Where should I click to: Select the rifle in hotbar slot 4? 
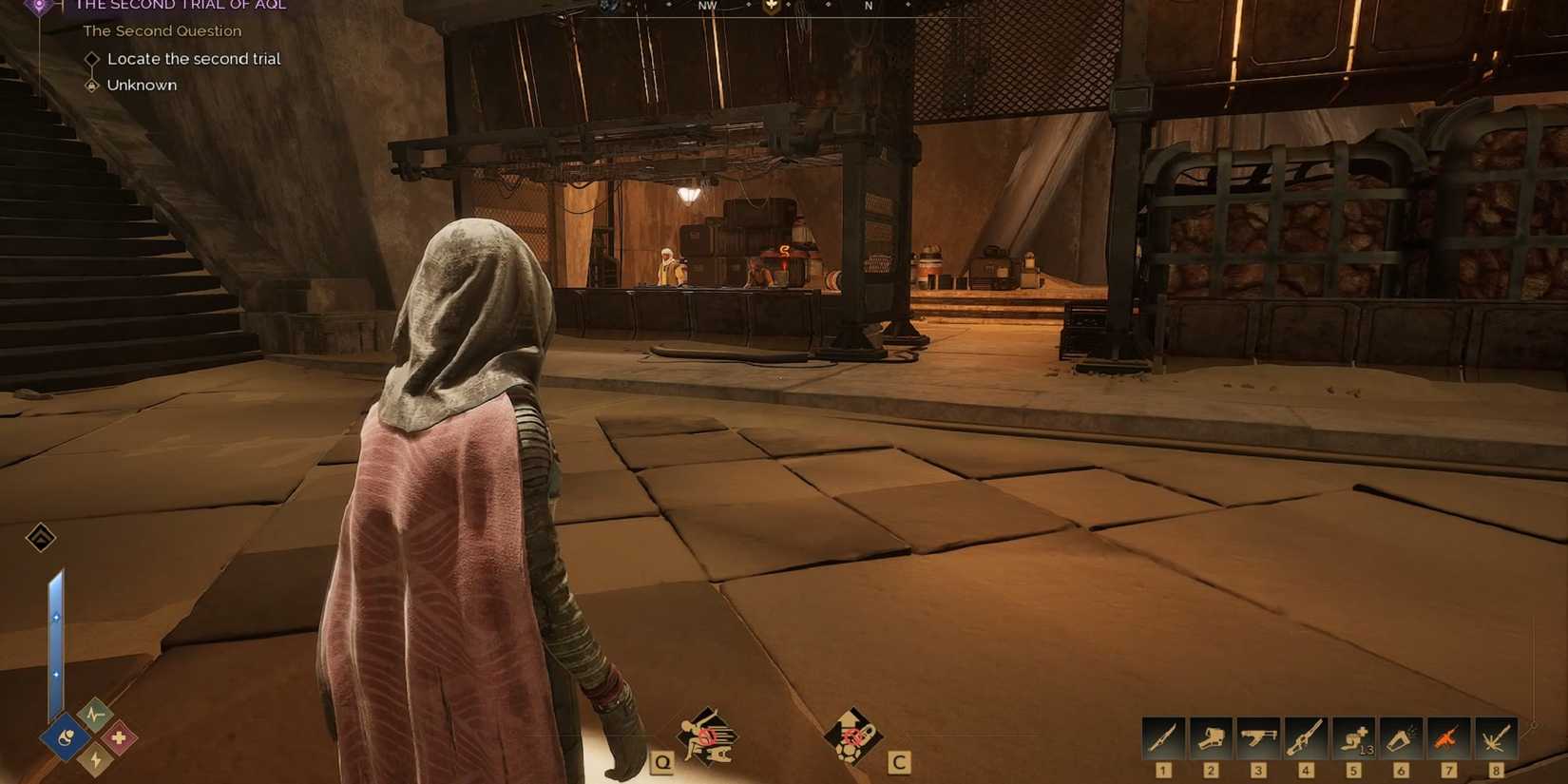pos(1305,736)
